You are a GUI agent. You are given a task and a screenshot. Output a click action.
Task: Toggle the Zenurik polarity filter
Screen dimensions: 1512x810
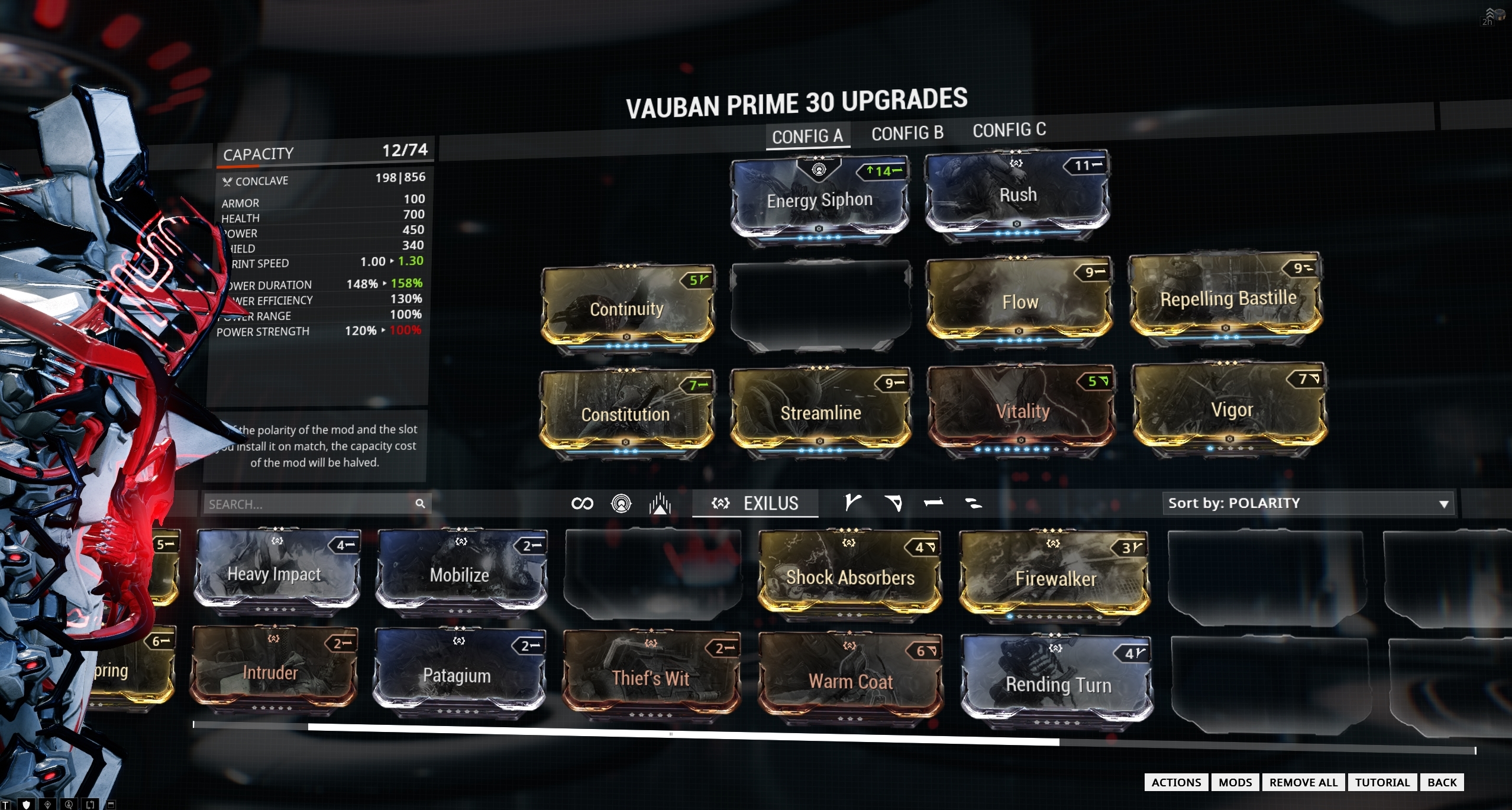coord(974,503)
